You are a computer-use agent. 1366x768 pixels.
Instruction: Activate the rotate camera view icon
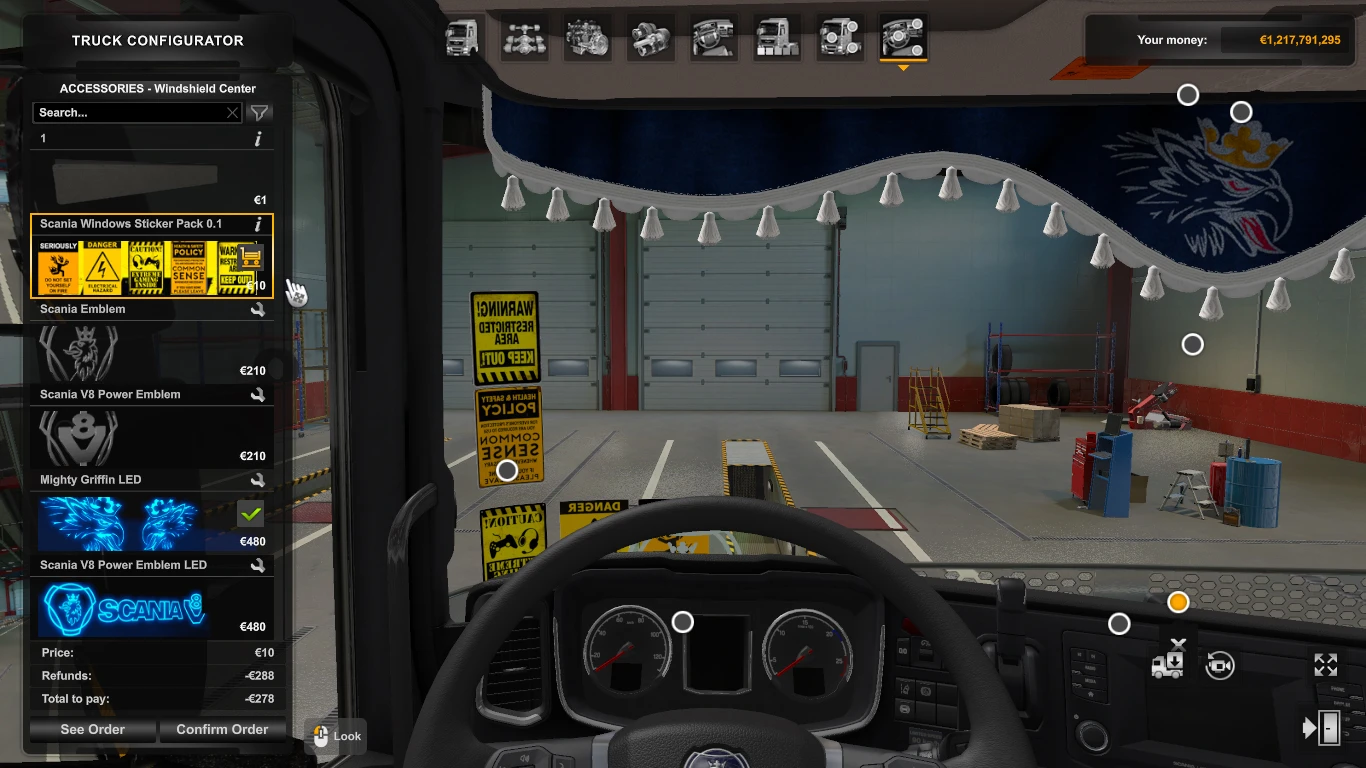tap(1219, 665)
